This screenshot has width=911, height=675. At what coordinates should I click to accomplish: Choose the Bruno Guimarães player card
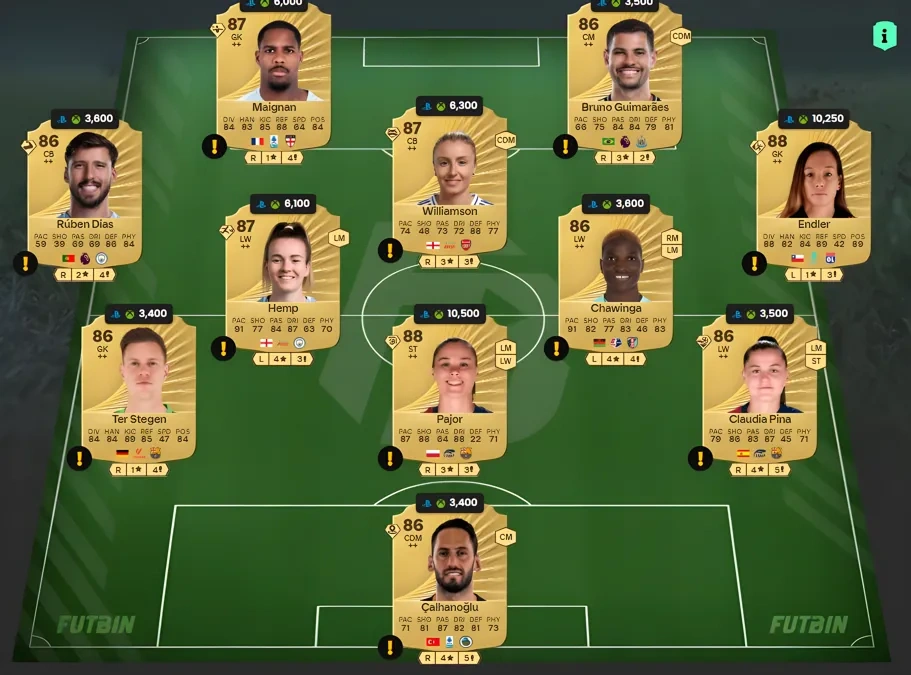coord(624,75)
